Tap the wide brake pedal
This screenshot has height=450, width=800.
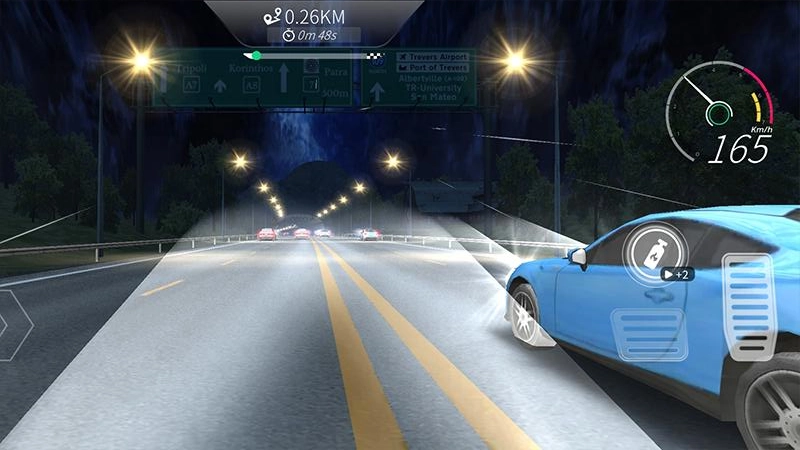tap(647, 334)
